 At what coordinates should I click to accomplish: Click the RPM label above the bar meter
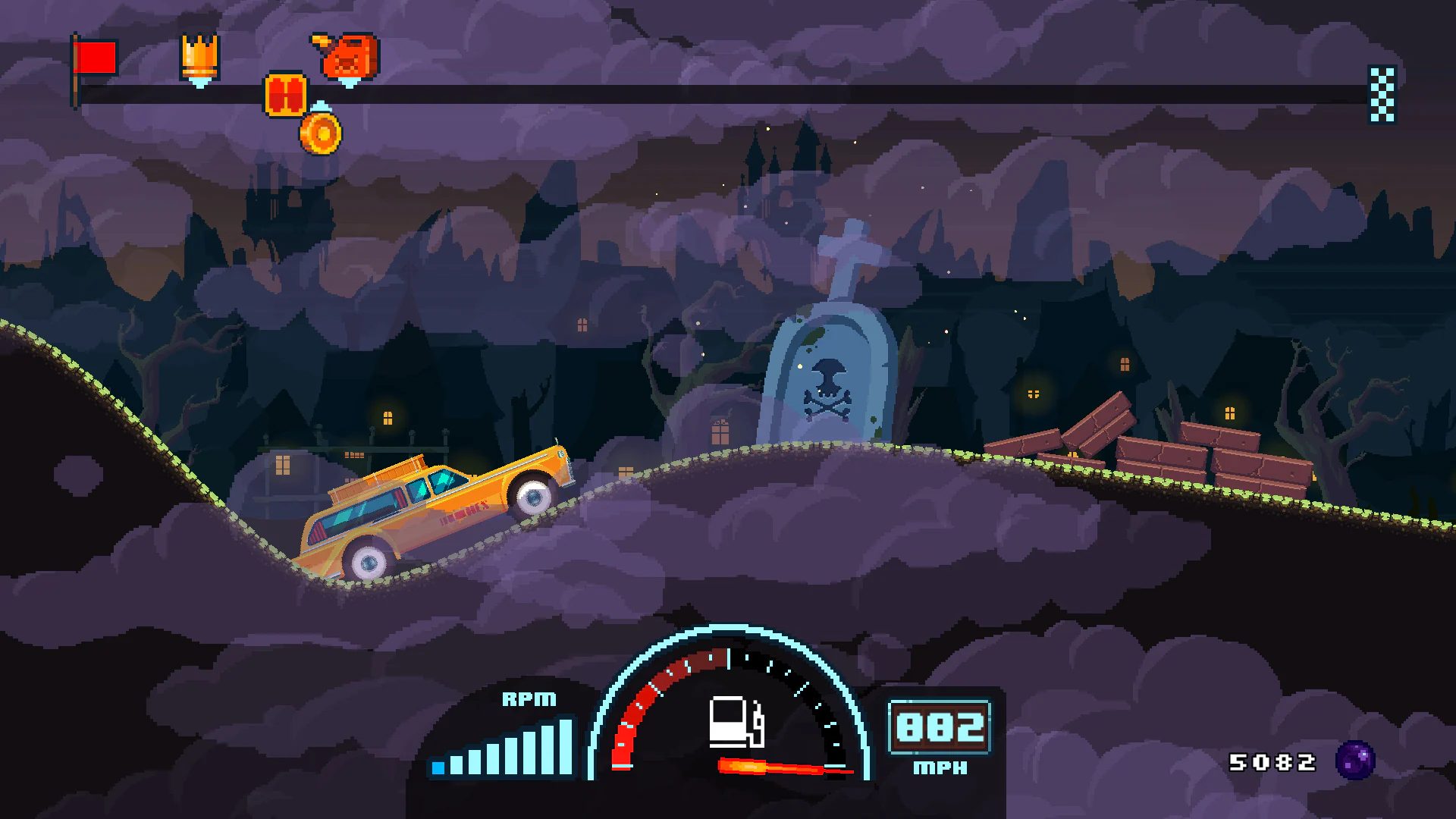(529, 700)
